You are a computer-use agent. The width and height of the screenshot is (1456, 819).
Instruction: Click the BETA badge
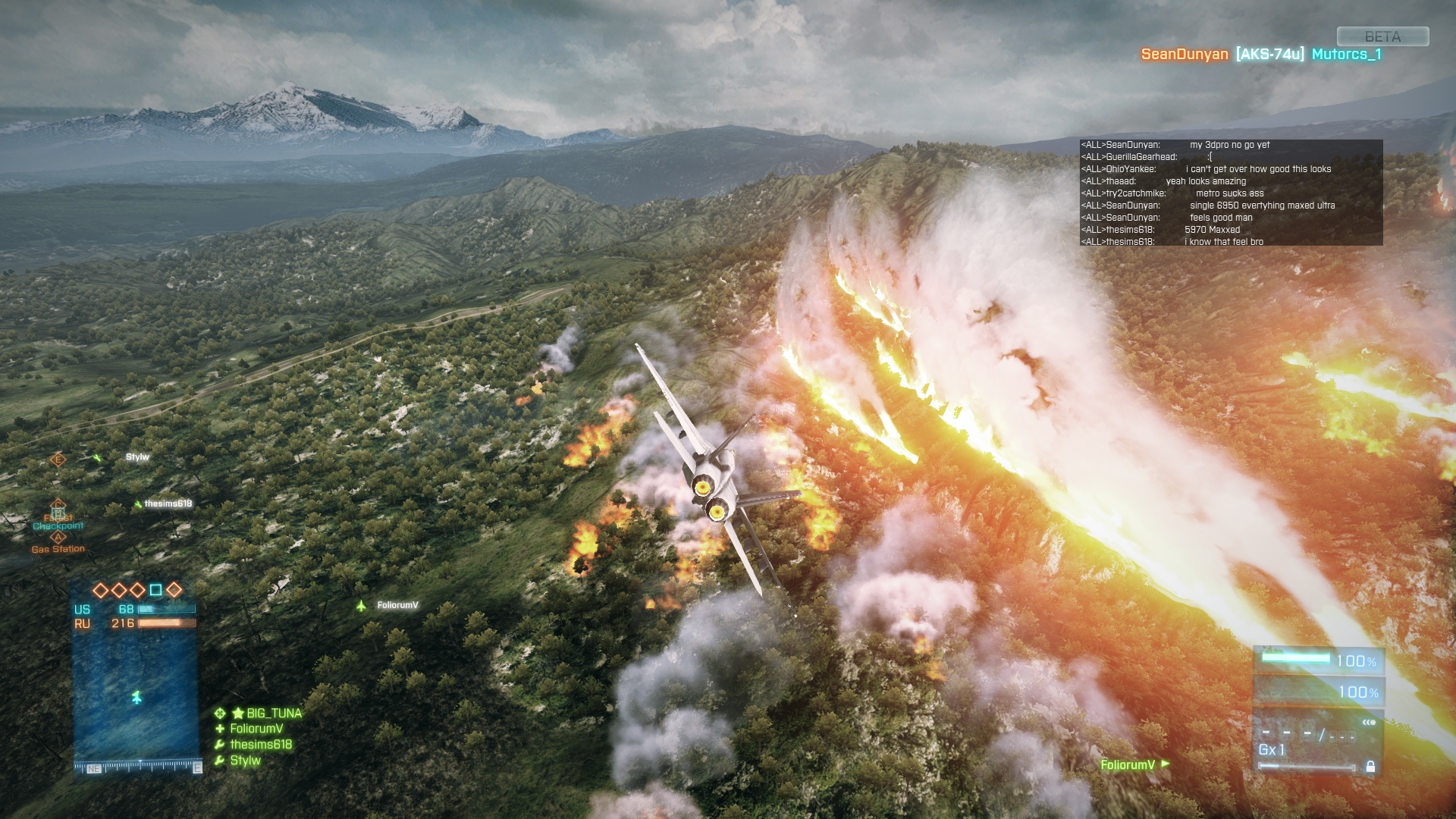[x=1382, y=36]
